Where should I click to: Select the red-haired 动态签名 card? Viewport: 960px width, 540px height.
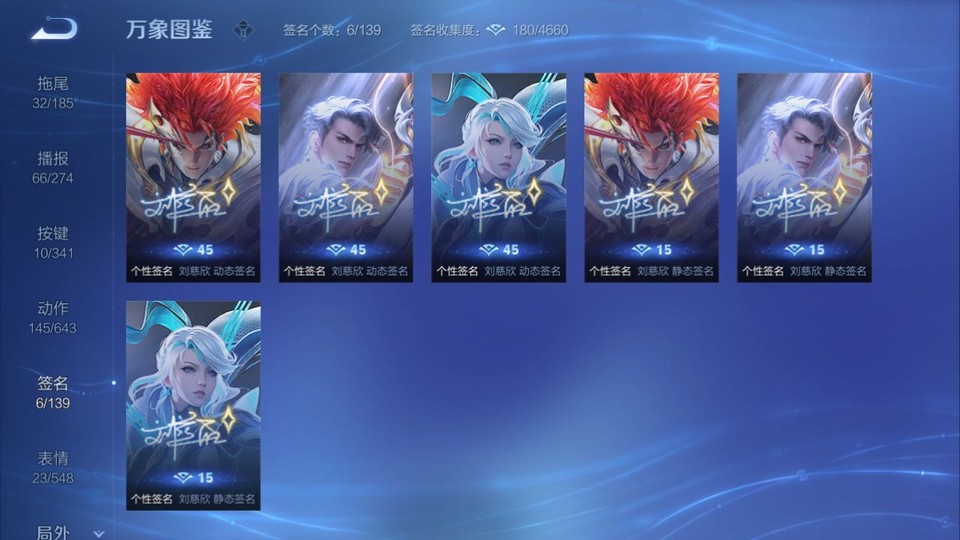coord(193,176)
